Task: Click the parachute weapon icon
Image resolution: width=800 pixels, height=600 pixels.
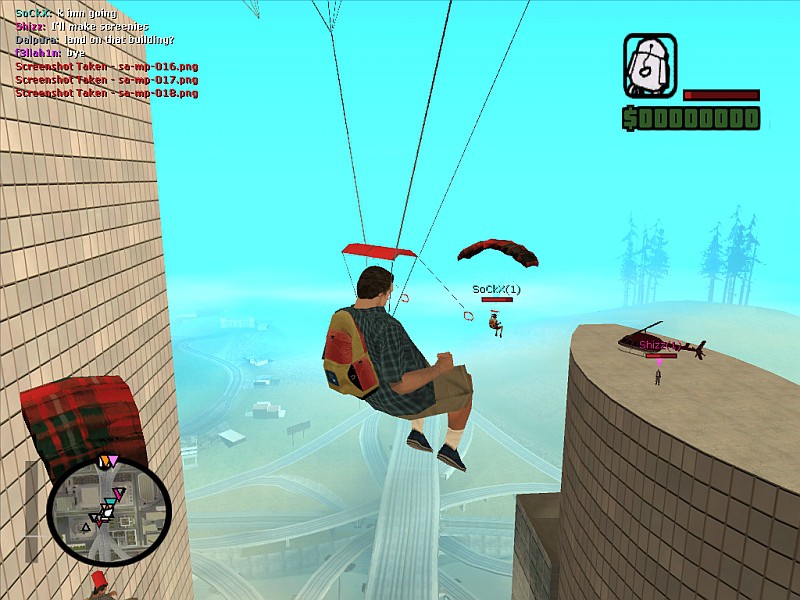Action: pyautogui.click(x=650, y=66)
